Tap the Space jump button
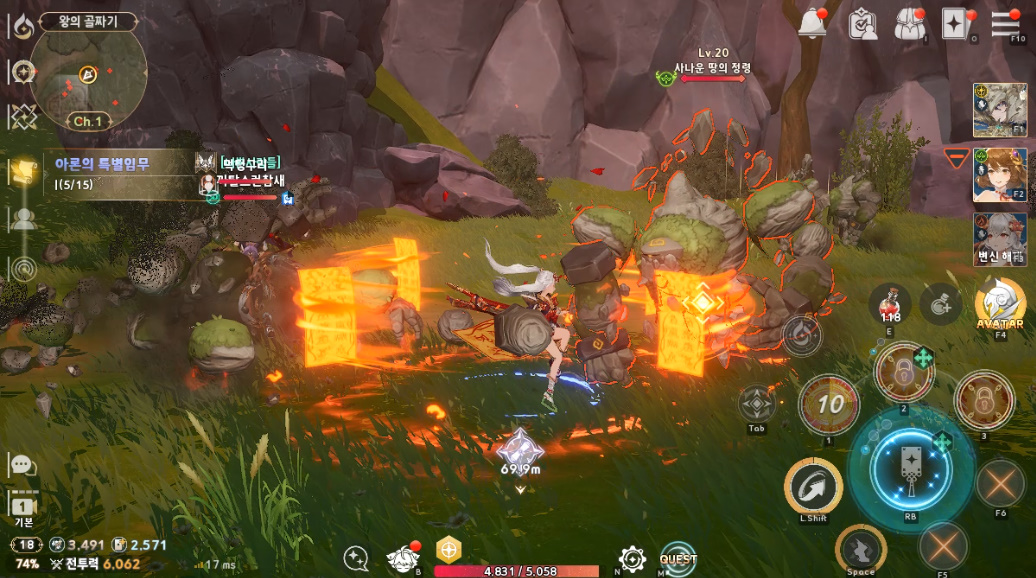Image resolution: width=1036 pixels, height=578 pixels. click(860, 549)
